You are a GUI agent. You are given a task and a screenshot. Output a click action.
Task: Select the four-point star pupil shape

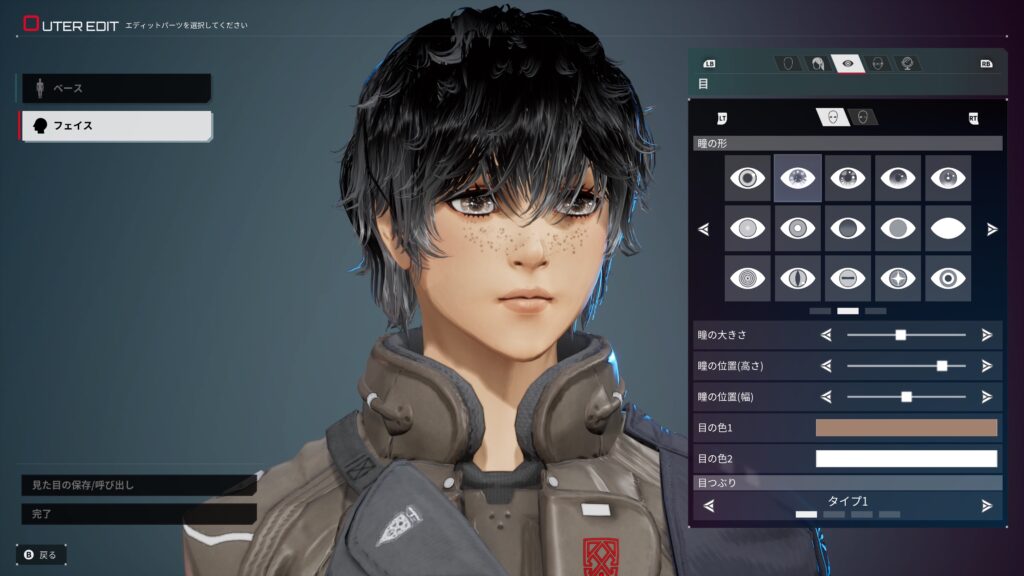[898, 278]
